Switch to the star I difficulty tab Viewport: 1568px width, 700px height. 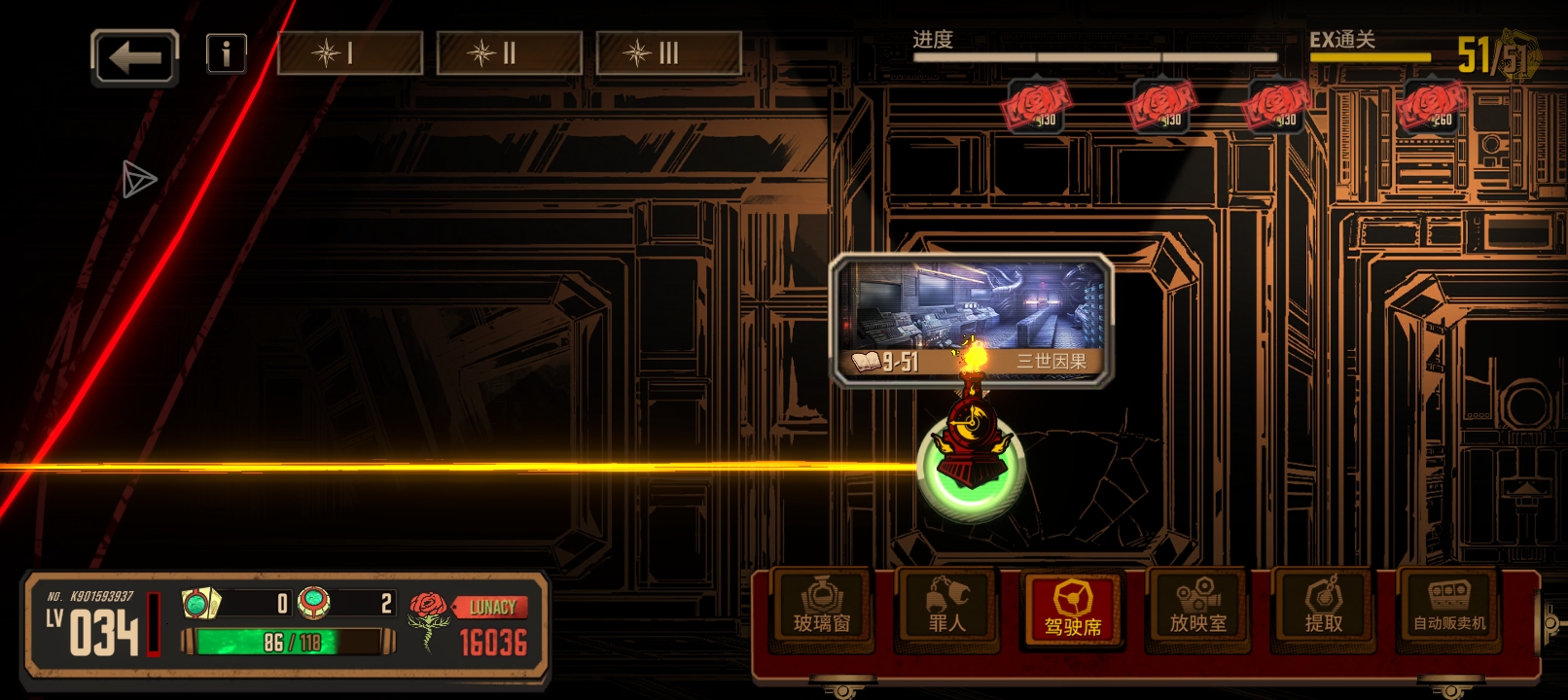pyautogui.click(x=350, y=53)
